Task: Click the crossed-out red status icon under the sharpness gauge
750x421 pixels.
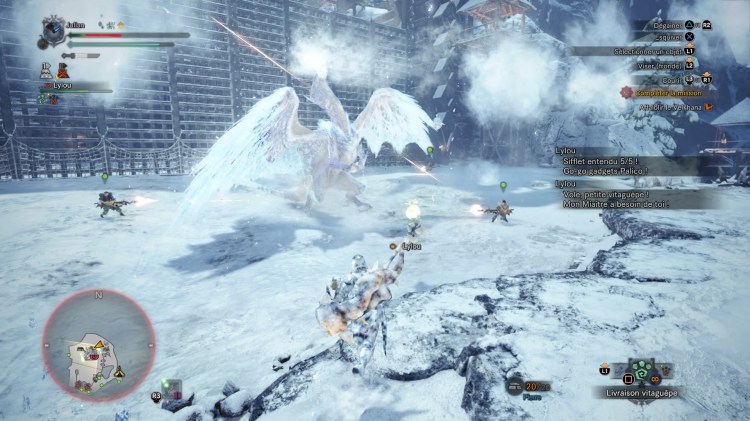Action: pyautogui.click(x=62, y=69)
